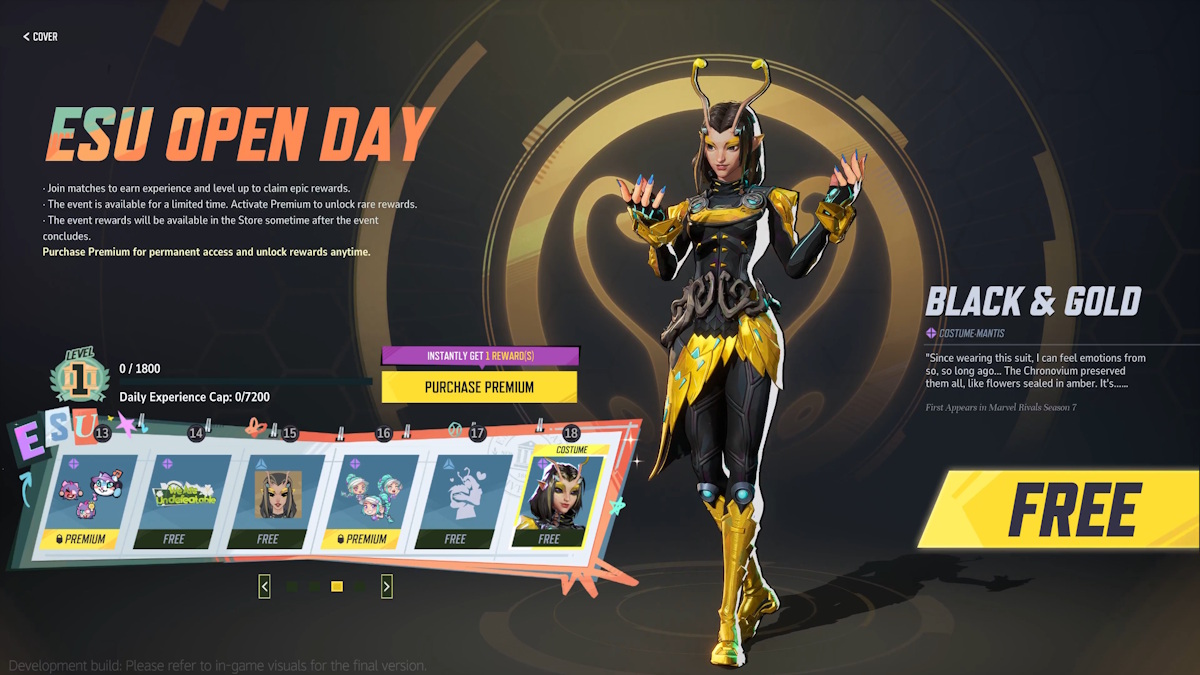
Task: Show previous rewards page with left arrow
Action: pyautogui.click(x=264, y=587)
